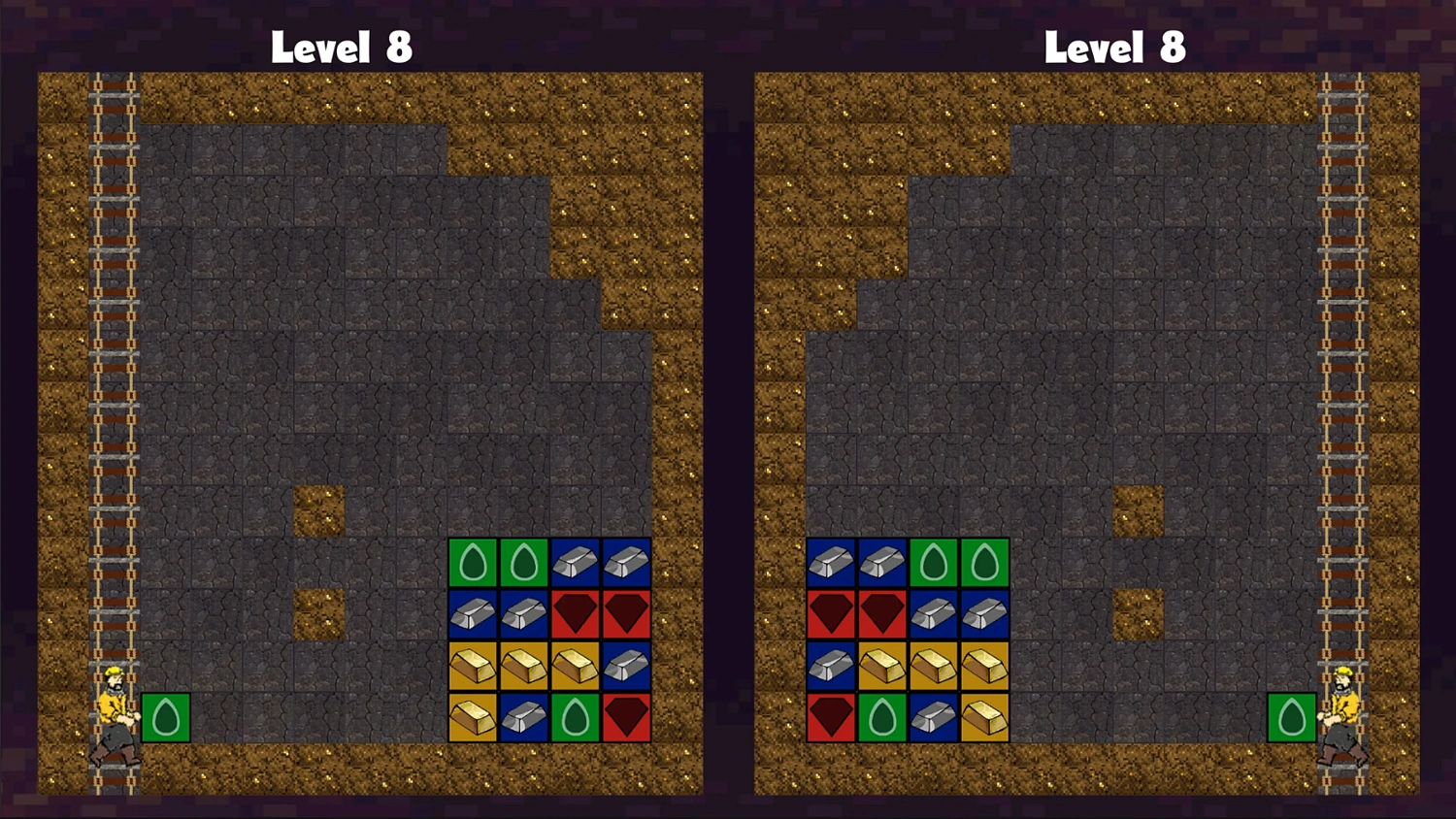Viewport: 1456px width, 819px height.
Task: Click the miner character on the left side
Action: [115, 718]
